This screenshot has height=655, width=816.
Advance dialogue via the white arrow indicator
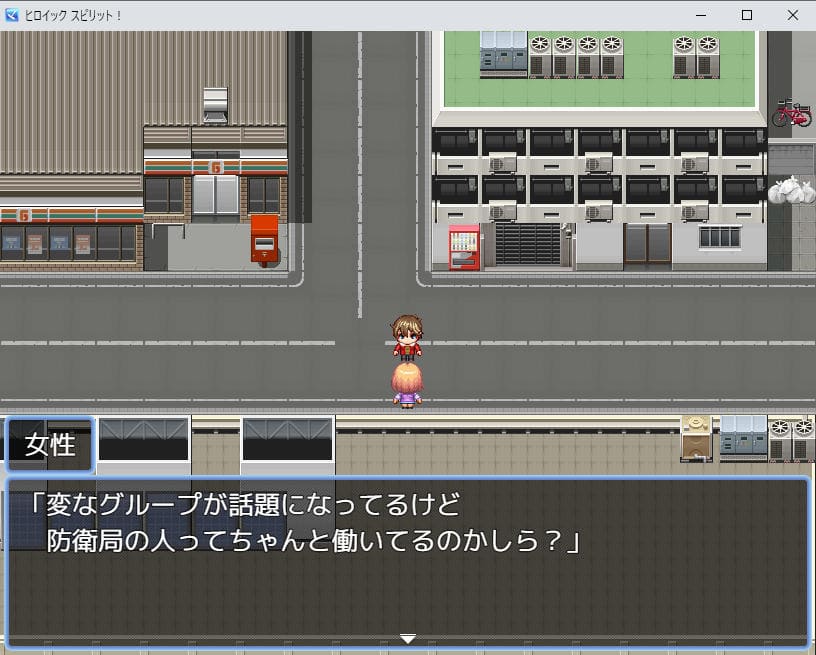[407, 638]
